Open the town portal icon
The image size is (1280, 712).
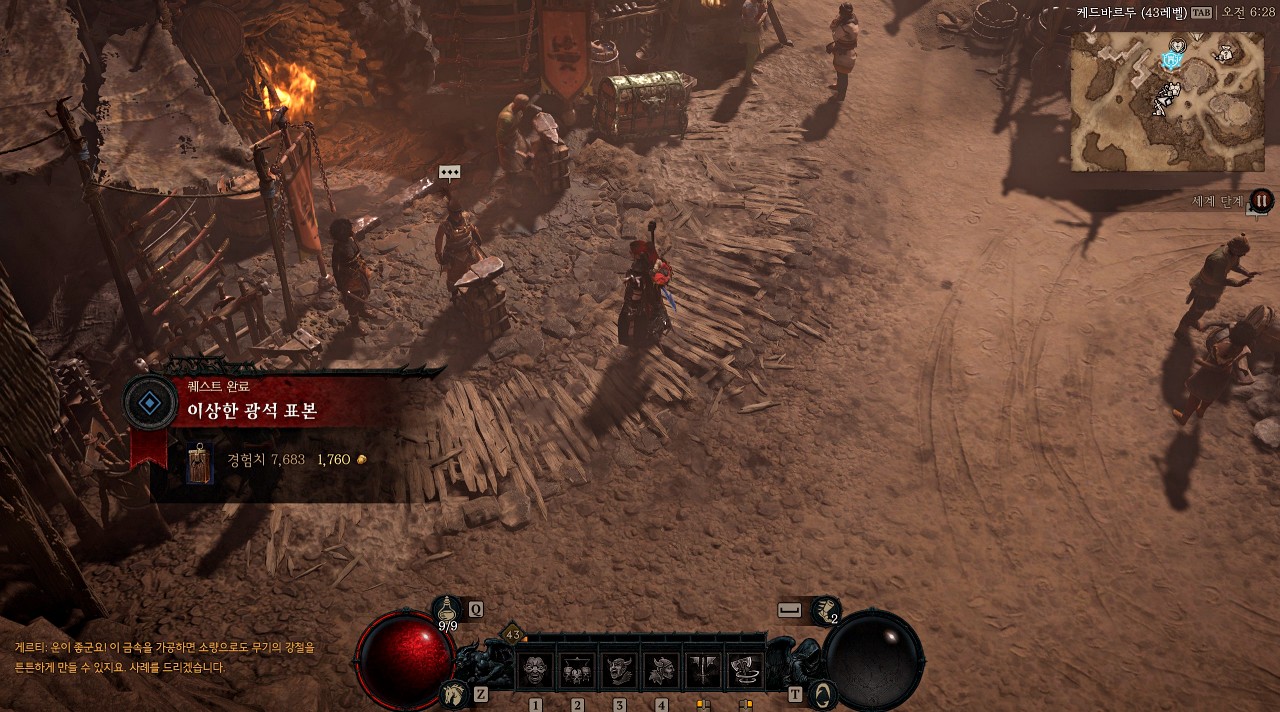point(822,692)
